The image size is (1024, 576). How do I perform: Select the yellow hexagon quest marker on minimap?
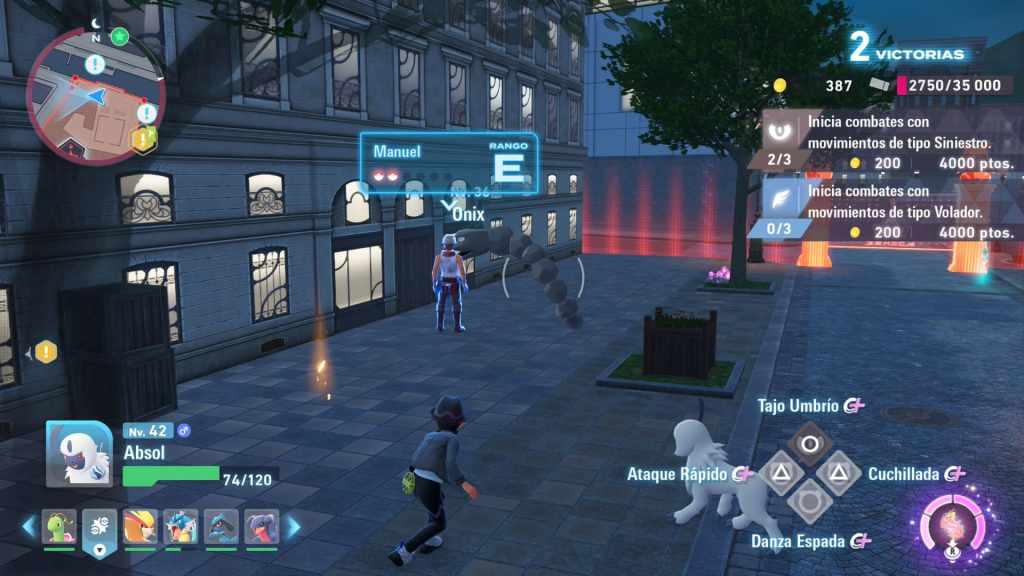point(144,140)
